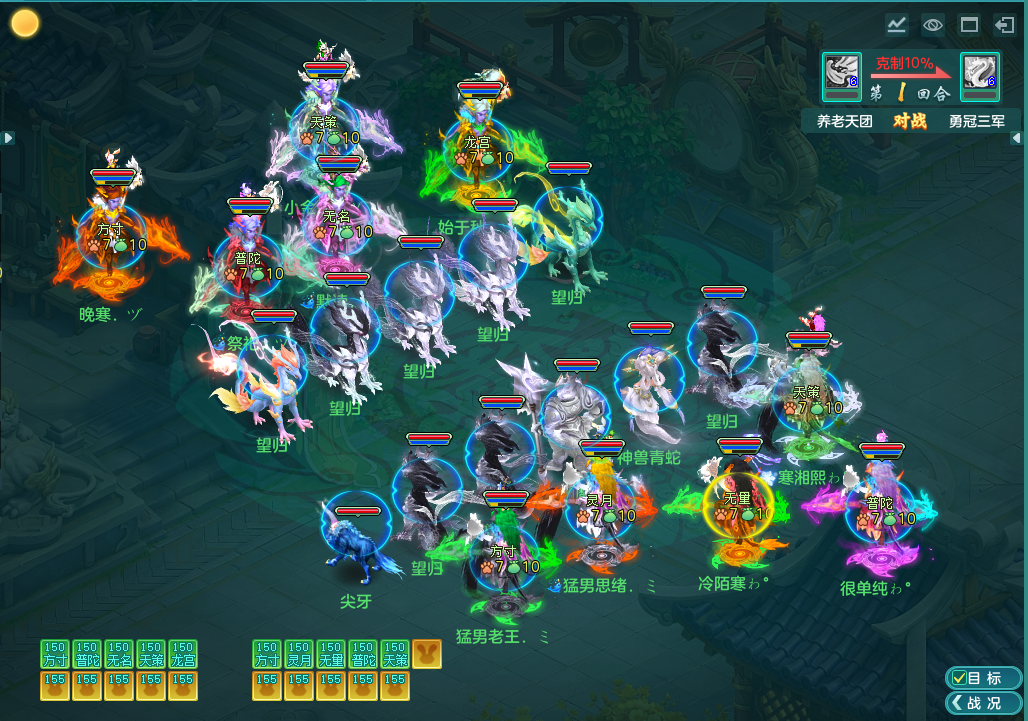Click the yellow sun icon in the corner

[25, 23]
